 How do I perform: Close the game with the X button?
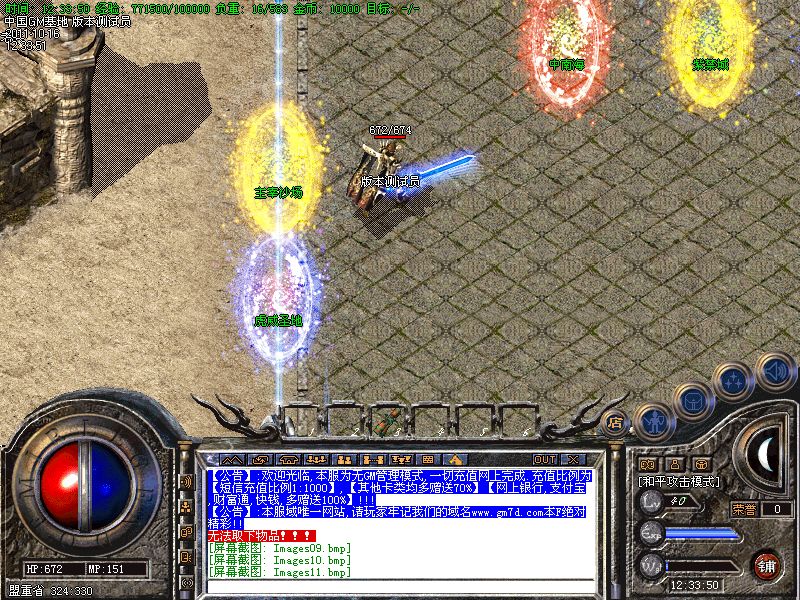click(573, 459)
